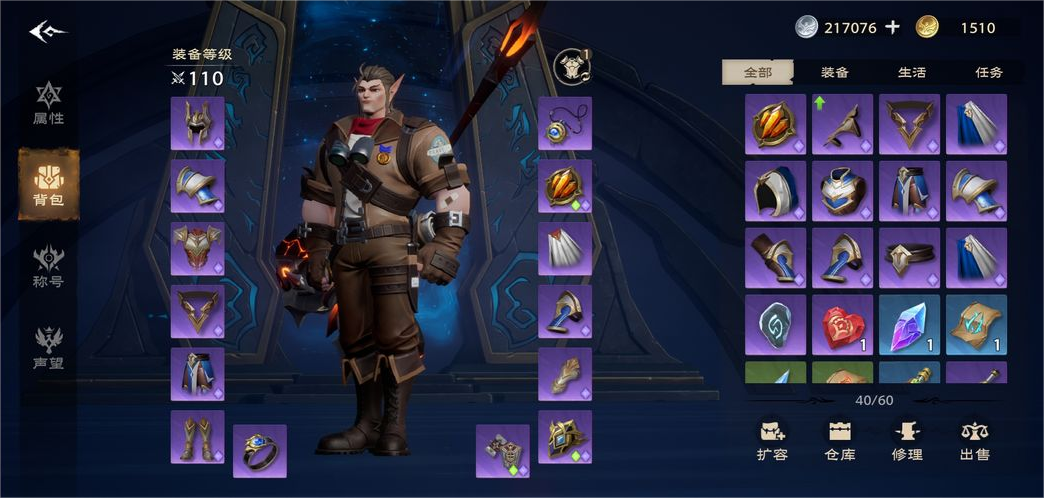Open the 任务 quest items tab

coord(988,72)
